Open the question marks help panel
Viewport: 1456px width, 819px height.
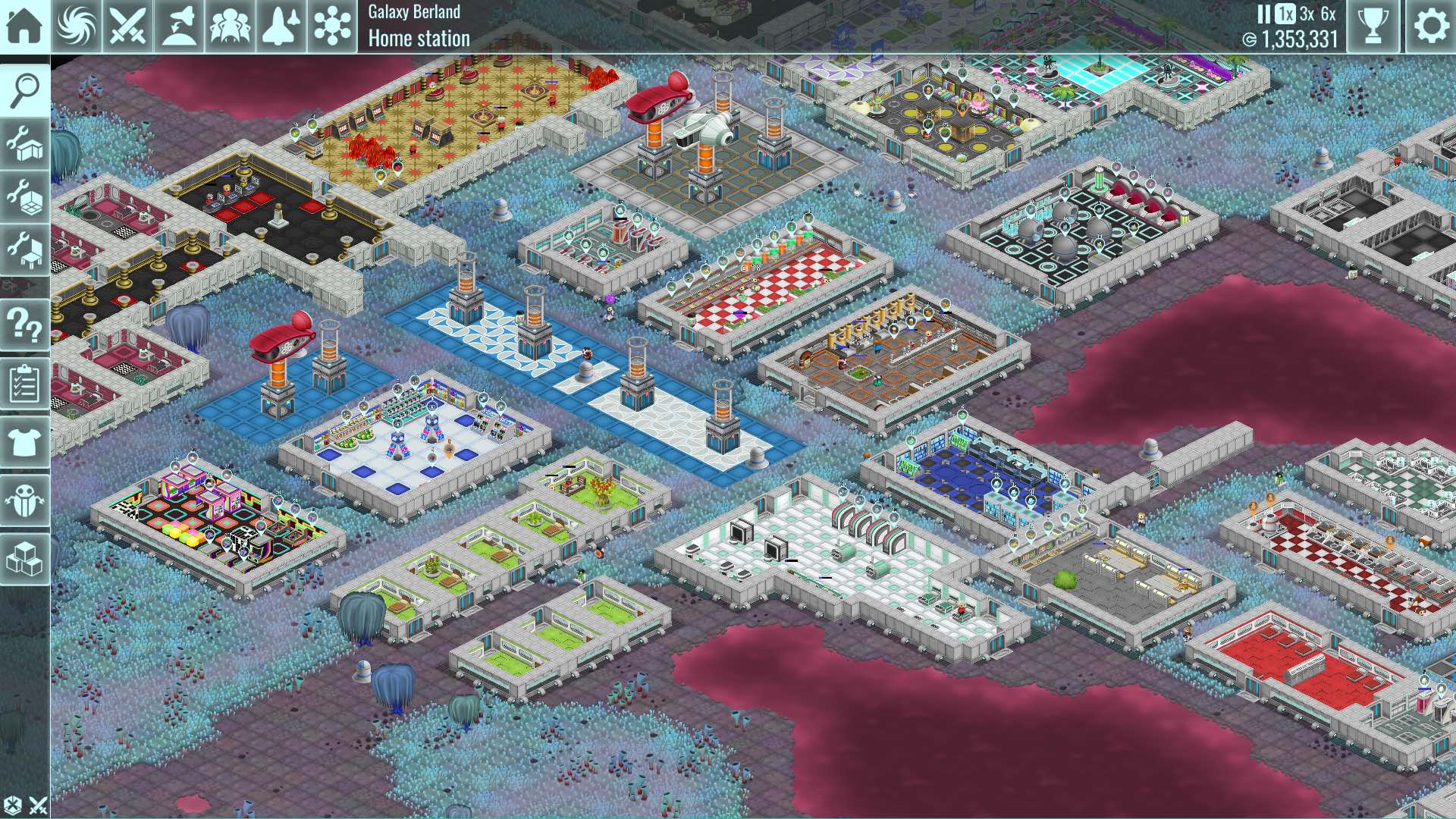(x=24, y=325)
